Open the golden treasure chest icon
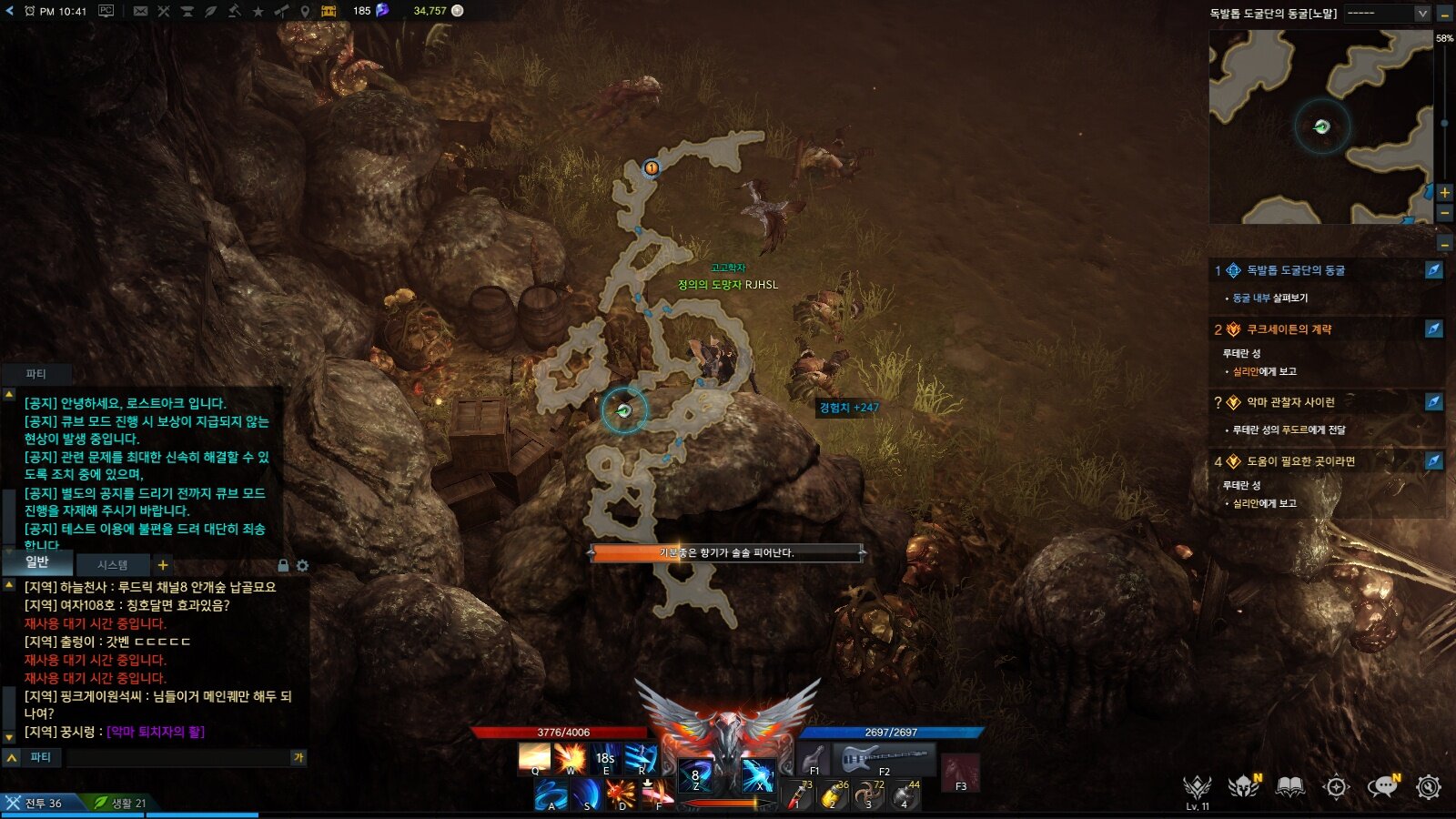Image resolution: width=1456 pixels, height=819 pixels. [329, 11]
